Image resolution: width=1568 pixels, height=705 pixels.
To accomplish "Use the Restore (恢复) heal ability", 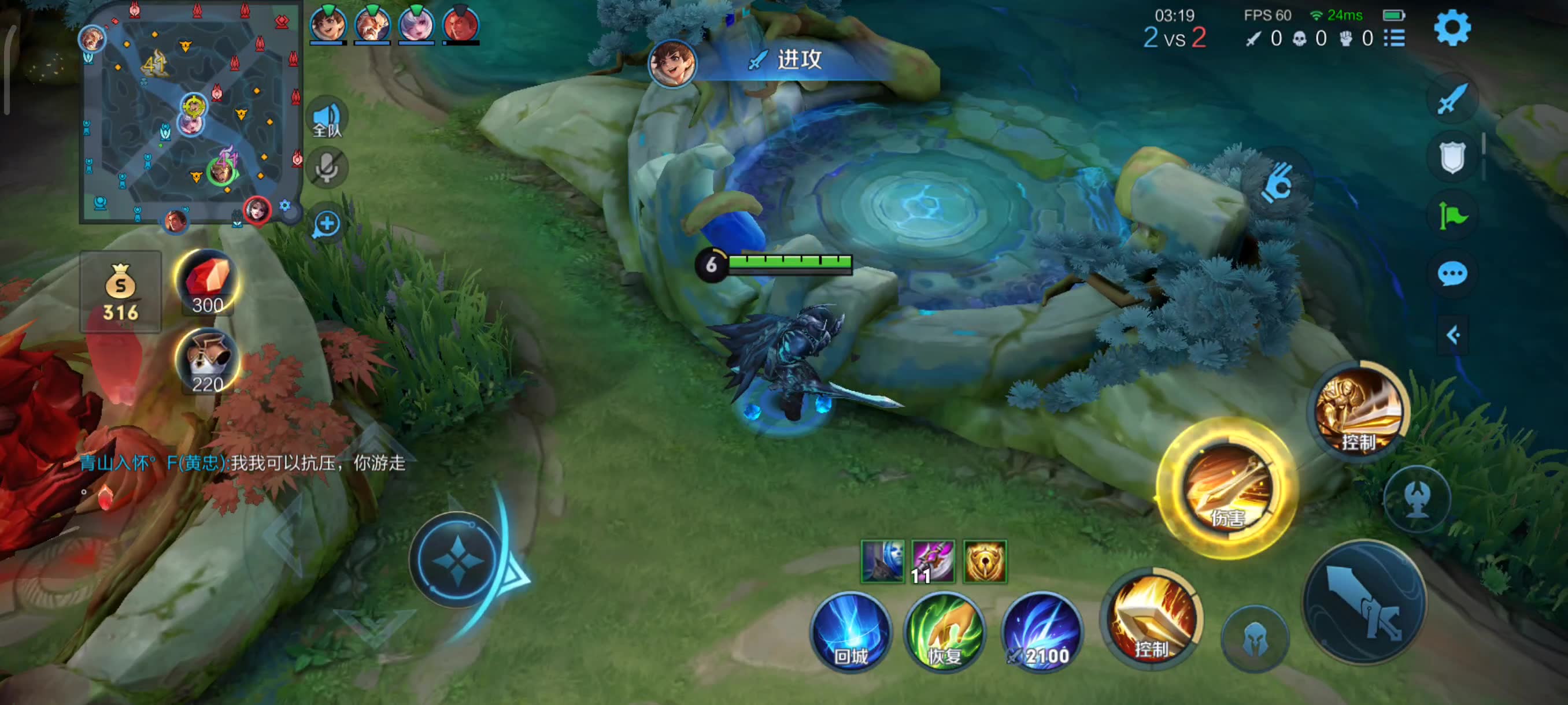I will tap(944, 633).
